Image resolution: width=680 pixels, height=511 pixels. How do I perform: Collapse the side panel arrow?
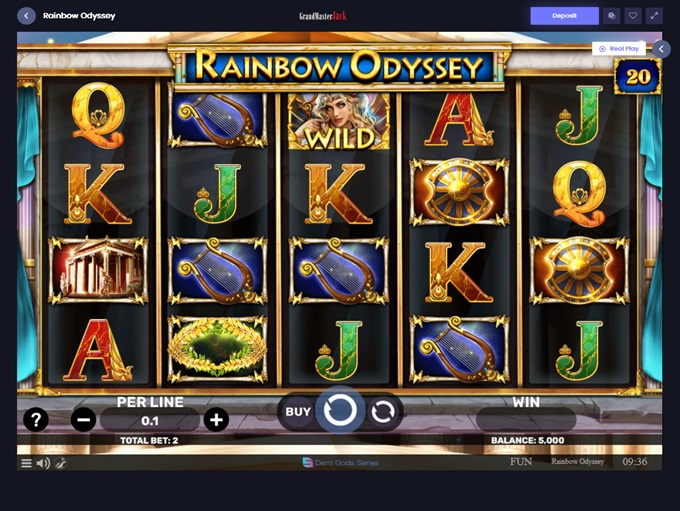pyautogui.click(x=661, y=48)
